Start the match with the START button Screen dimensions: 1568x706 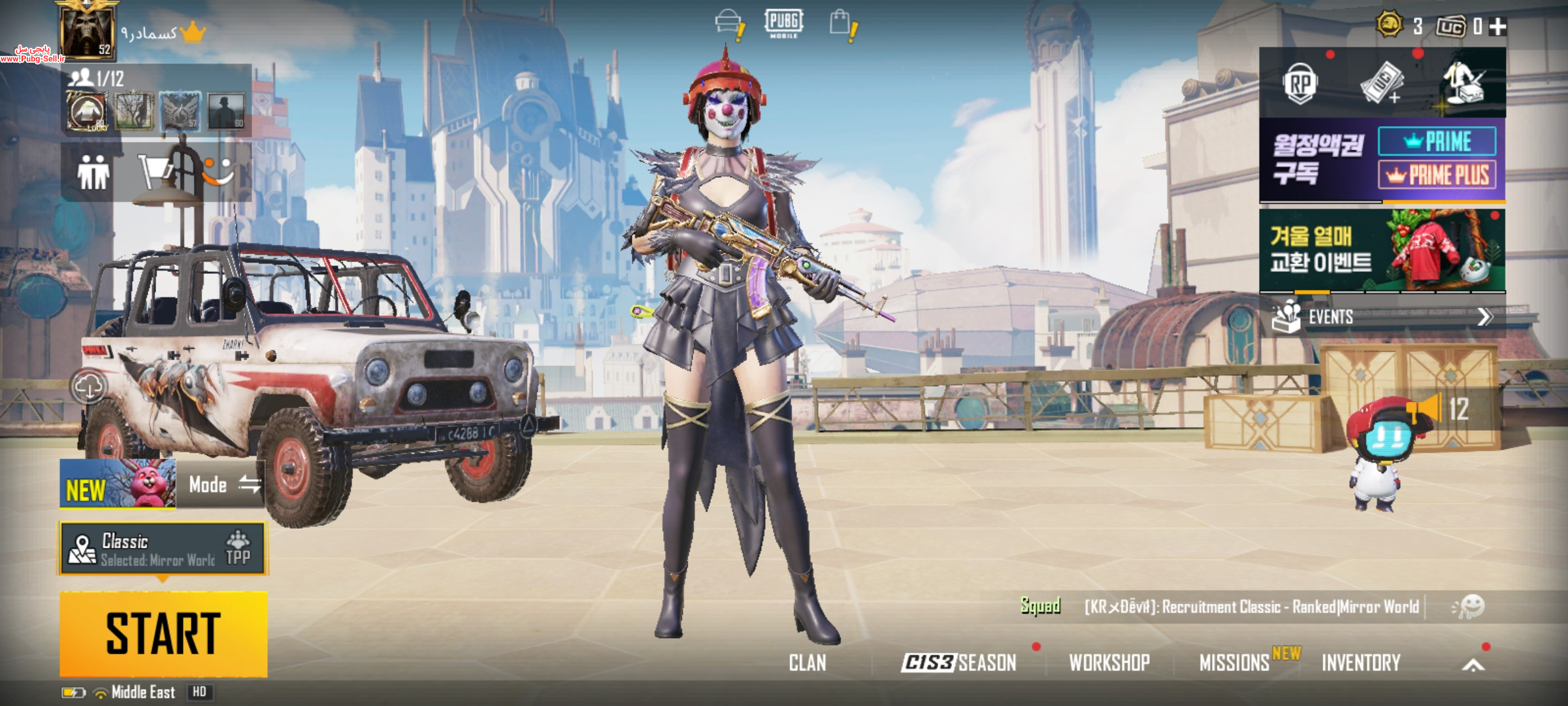[163, 633]
